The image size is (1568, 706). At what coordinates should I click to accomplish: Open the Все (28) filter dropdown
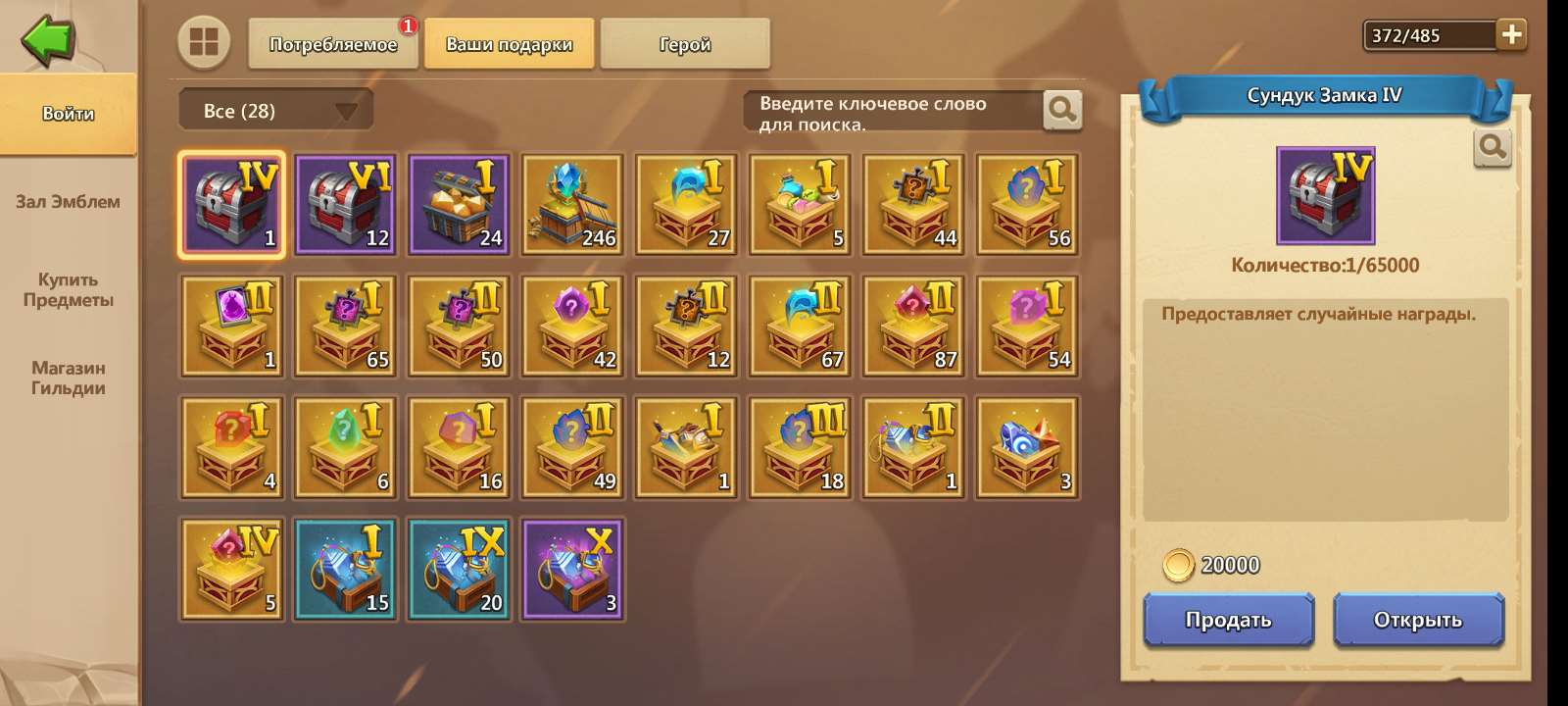point(272,110)
